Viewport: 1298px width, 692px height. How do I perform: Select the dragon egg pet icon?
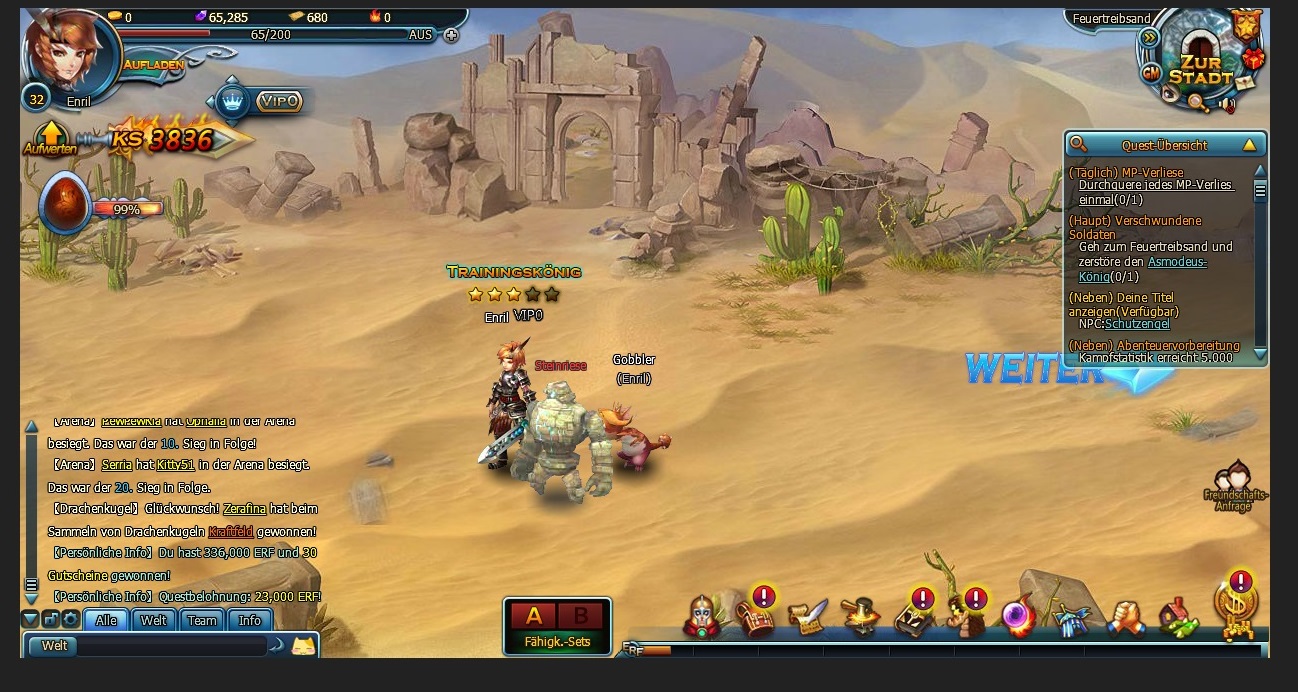coord(65,204)
